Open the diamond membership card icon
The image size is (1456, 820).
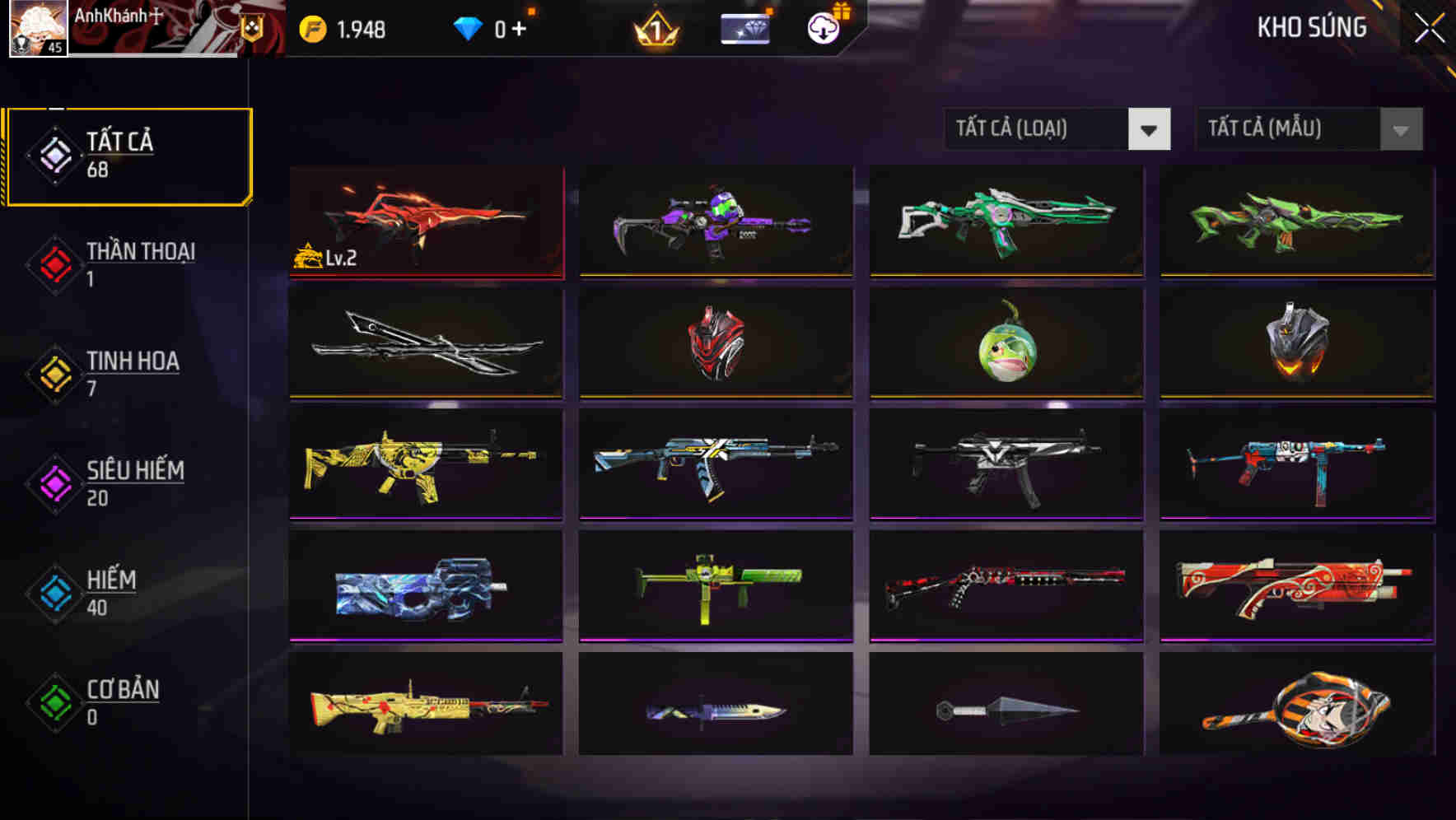(x=744, y=27)
